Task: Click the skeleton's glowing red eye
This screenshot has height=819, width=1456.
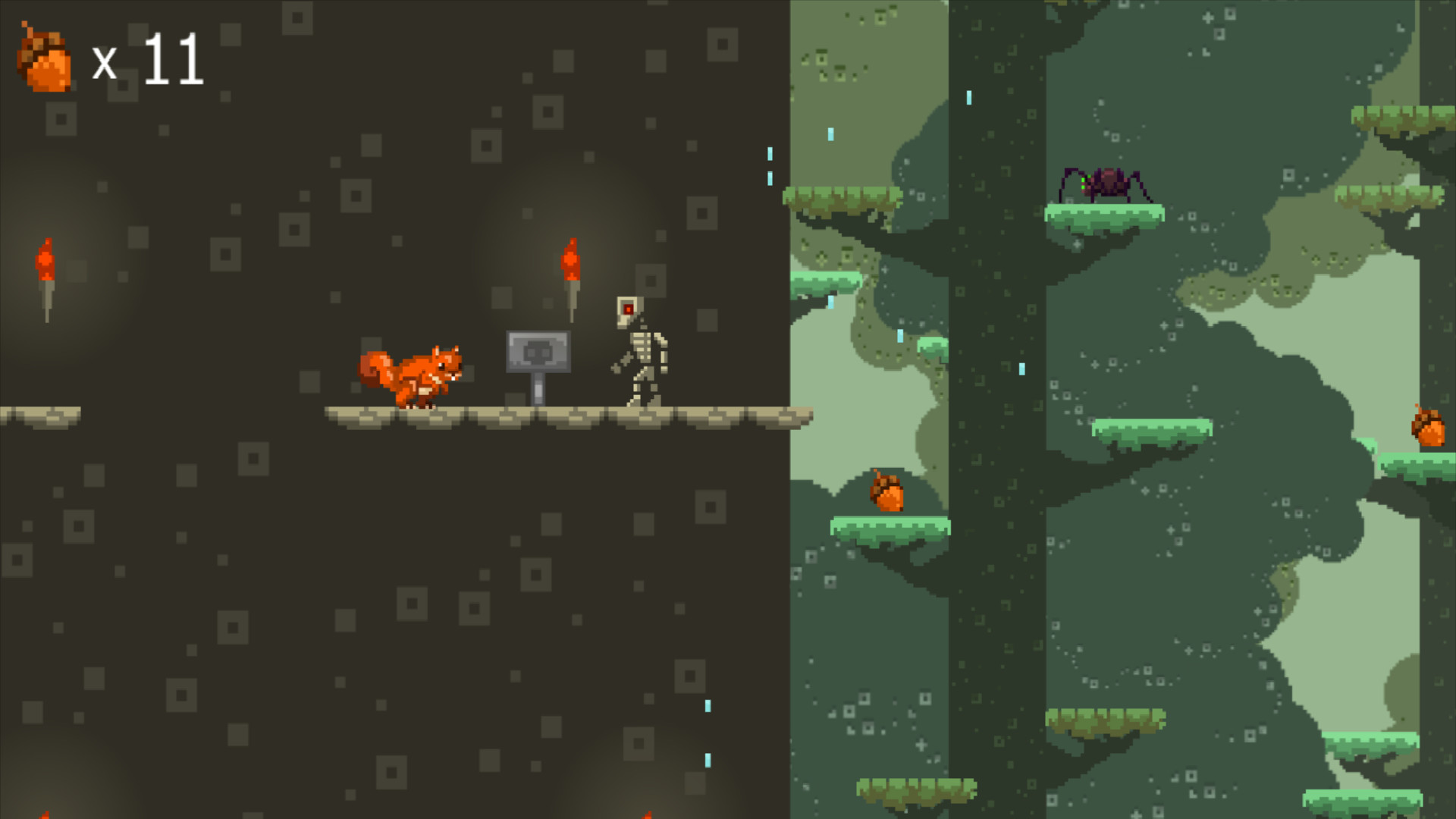Action: [x=626, y=307]
